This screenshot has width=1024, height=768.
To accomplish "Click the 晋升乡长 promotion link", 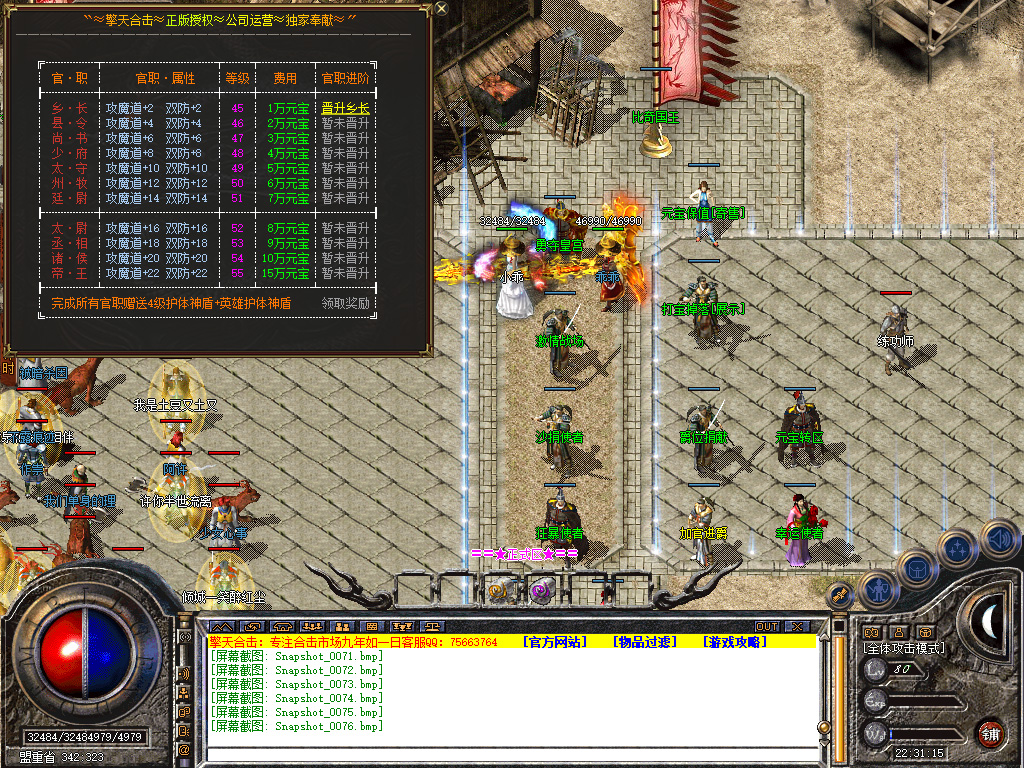I will click(x=345, y=108).
